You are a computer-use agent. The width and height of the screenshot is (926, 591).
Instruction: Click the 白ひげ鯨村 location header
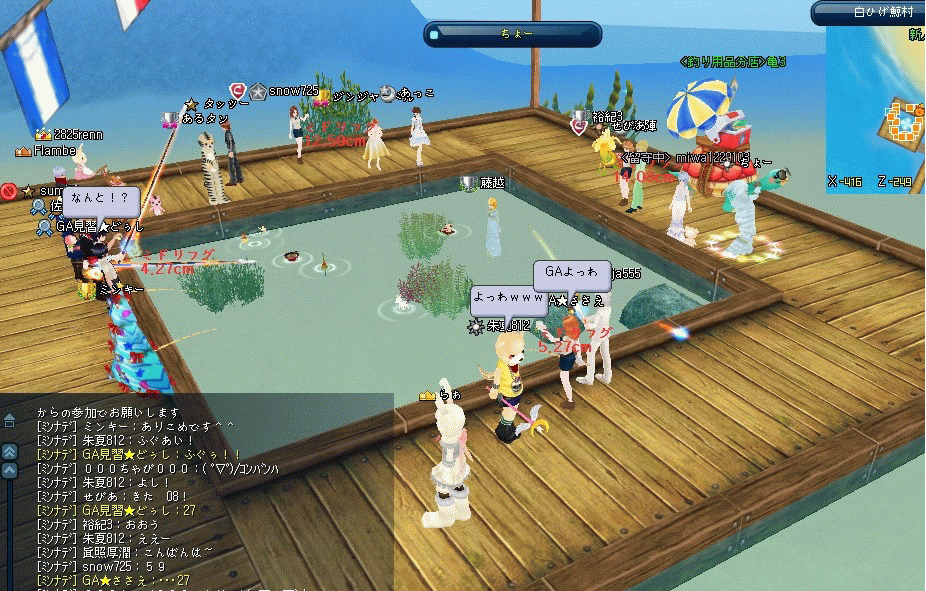pos(870,12)
